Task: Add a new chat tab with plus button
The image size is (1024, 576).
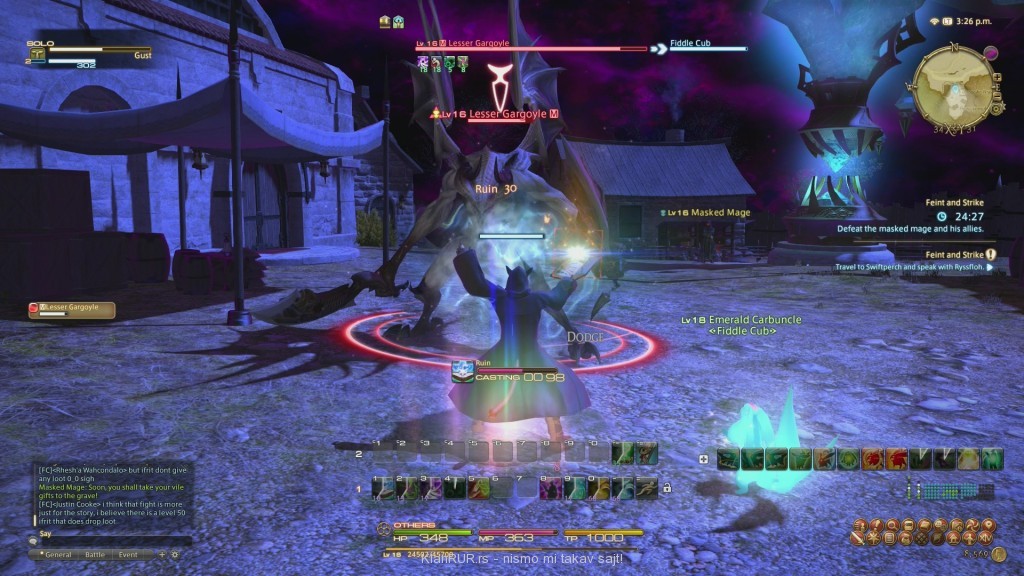Action: 162,554
